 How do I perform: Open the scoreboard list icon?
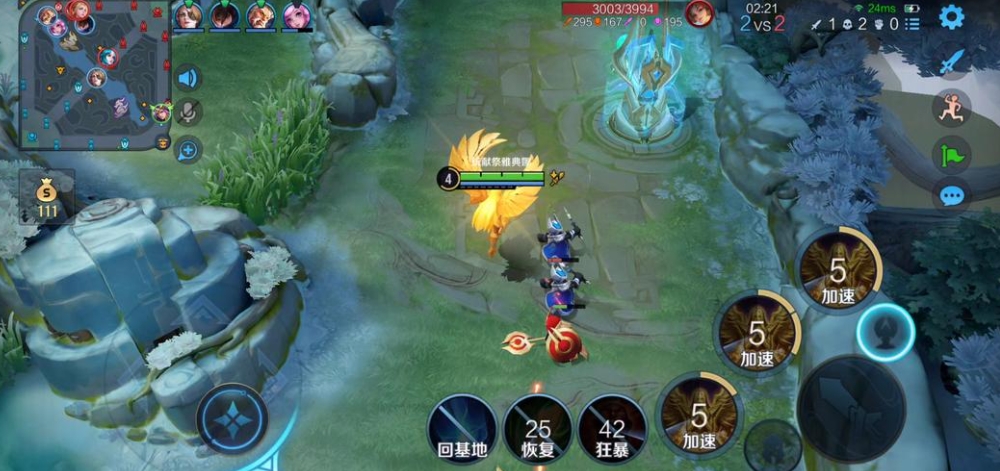coord(914,23)
